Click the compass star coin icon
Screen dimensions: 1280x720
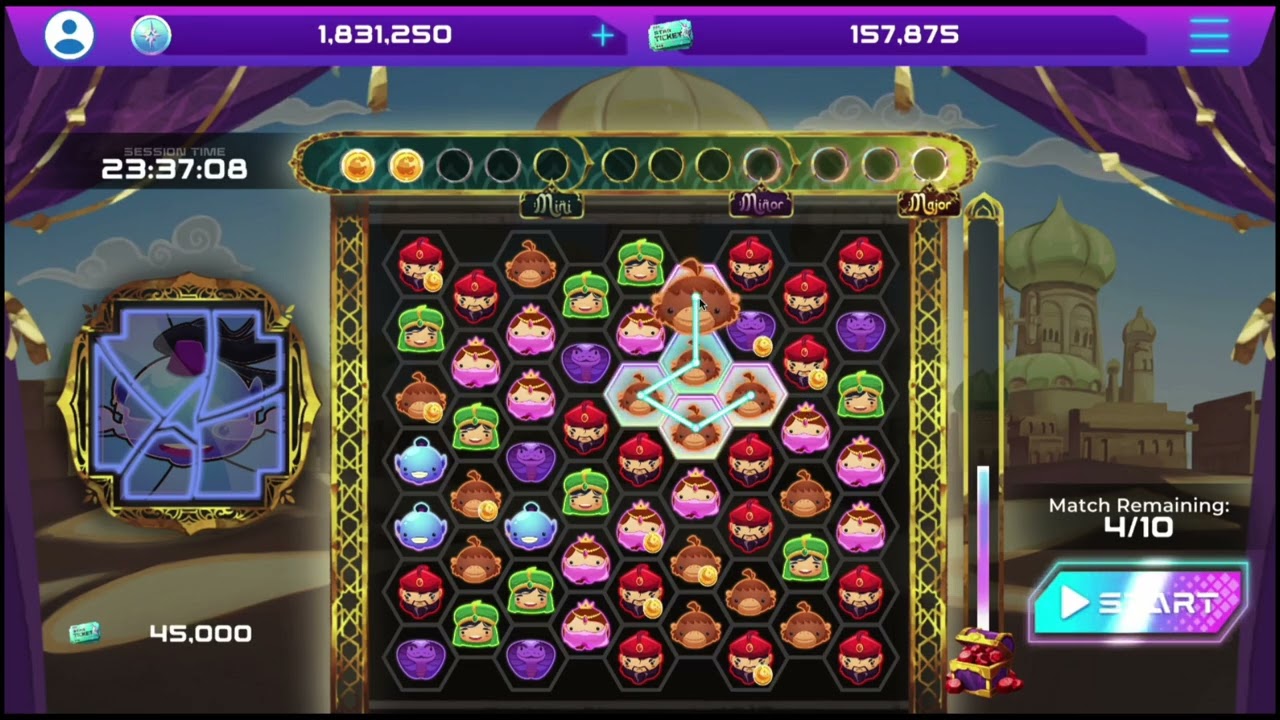click(151, 36)
